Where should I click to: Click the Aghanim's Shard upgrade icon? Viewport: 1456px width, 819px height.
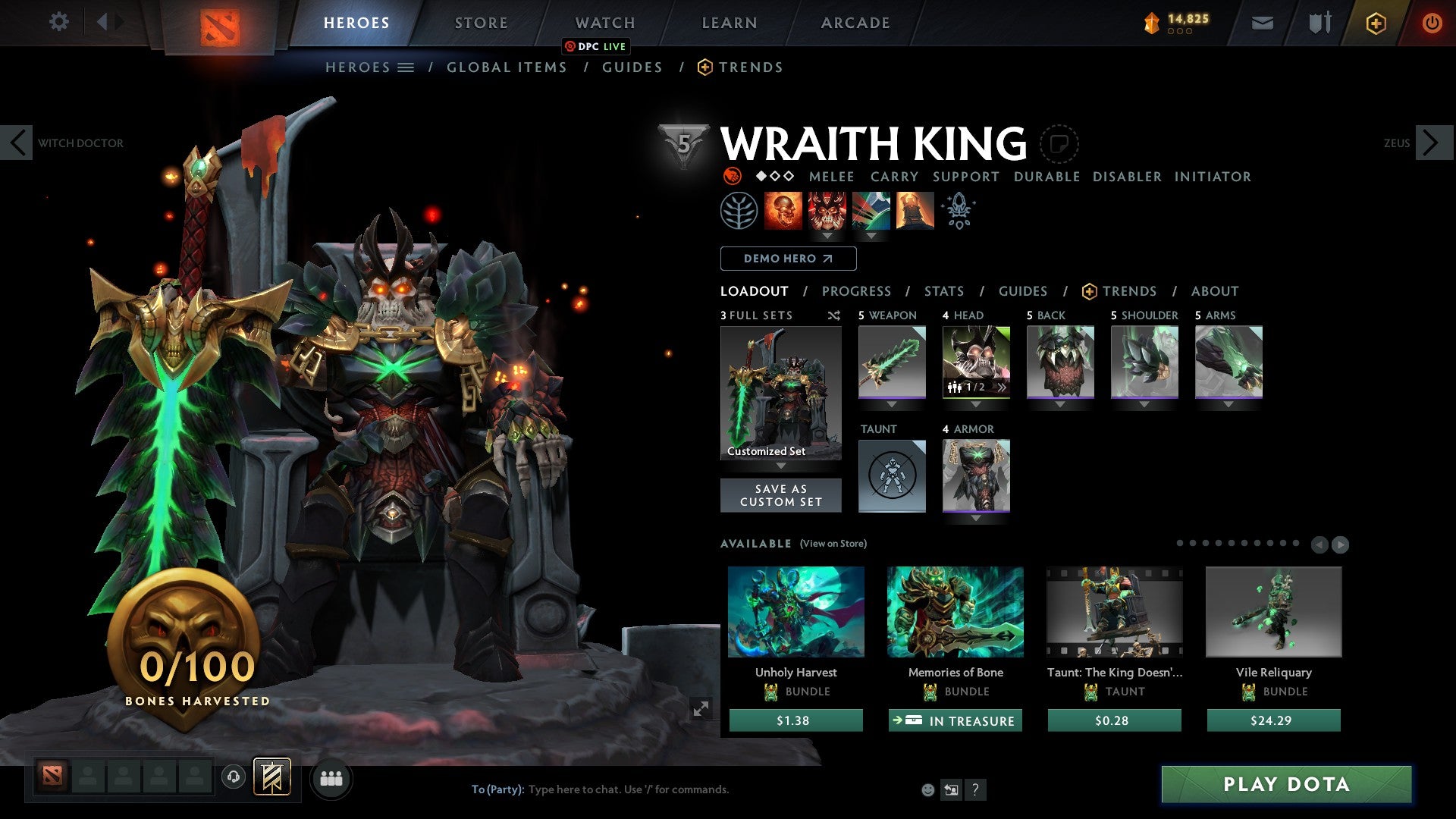coord(959,211)
